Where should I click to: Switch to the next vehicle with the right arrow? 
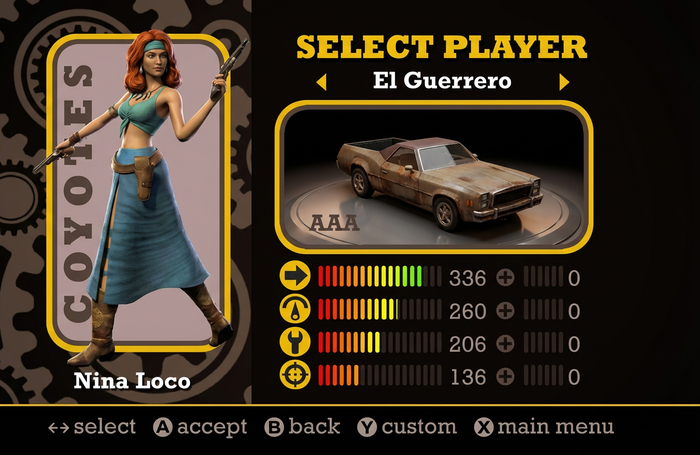564,82
